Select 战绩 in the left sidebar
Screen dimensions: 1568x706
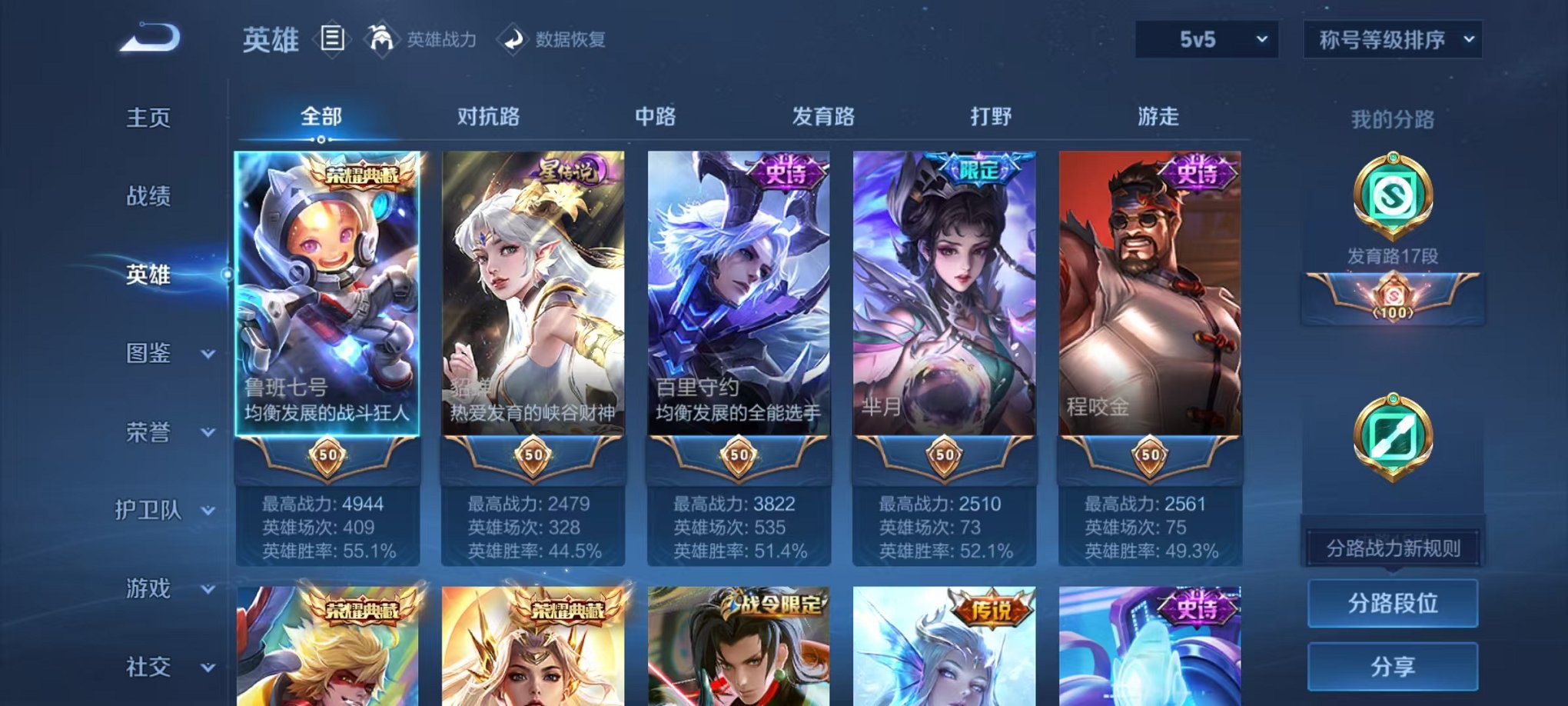151,197
